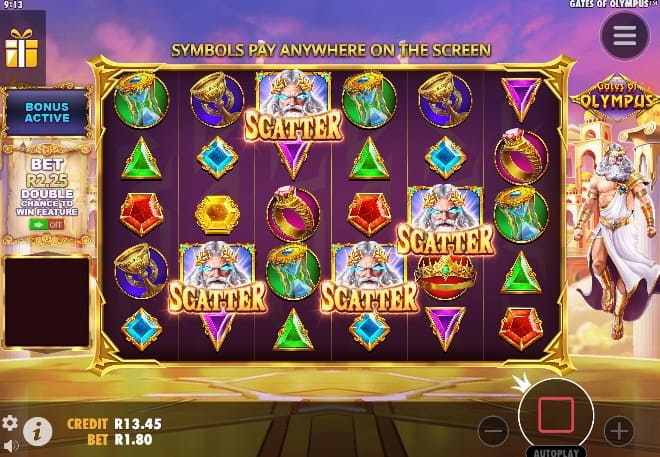
Task: Open settings with the gear icon
Action: coord(10,423)
